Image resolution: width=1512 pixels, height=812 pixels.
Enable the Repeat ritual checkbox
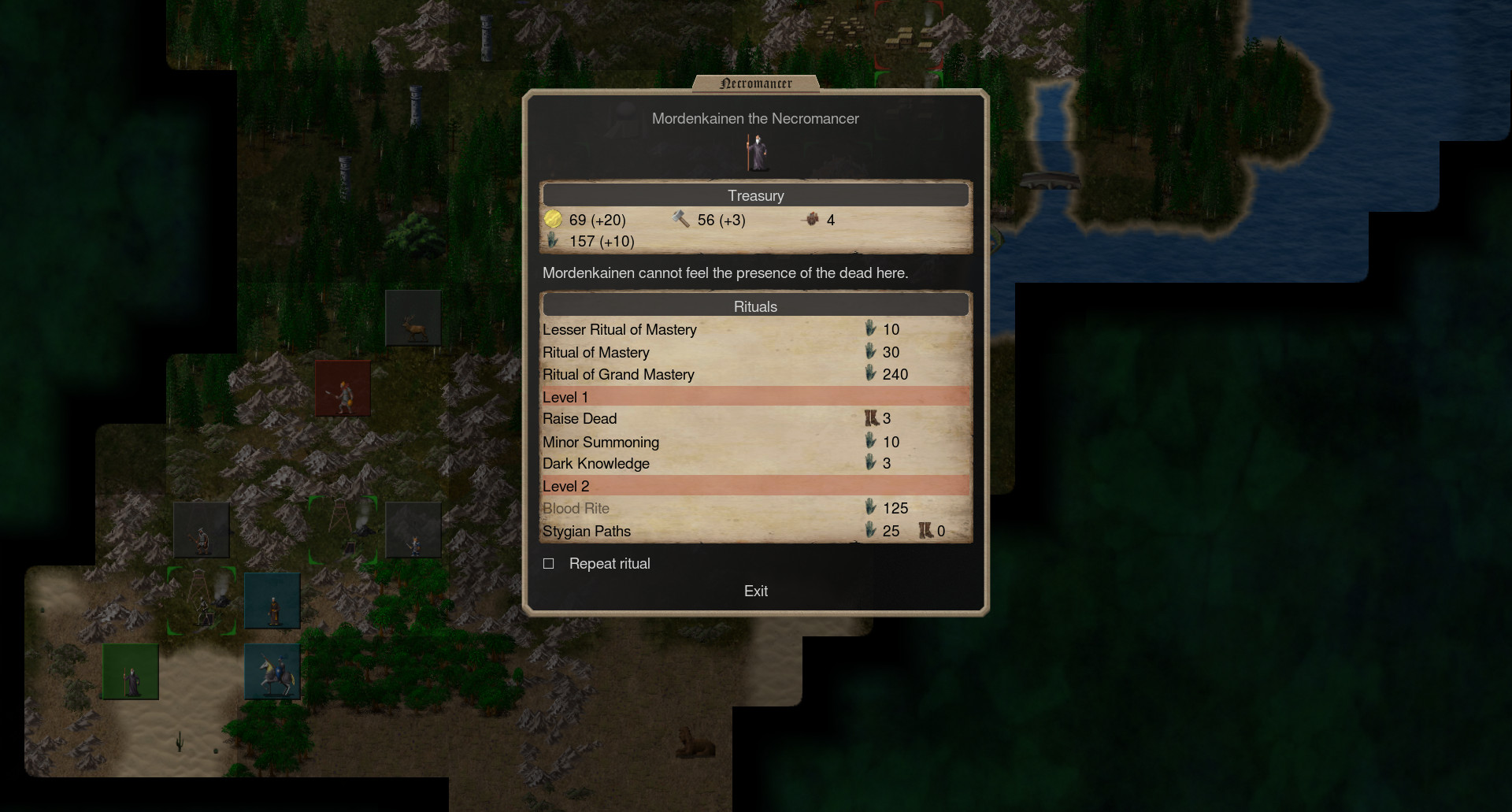coord(549,563)
